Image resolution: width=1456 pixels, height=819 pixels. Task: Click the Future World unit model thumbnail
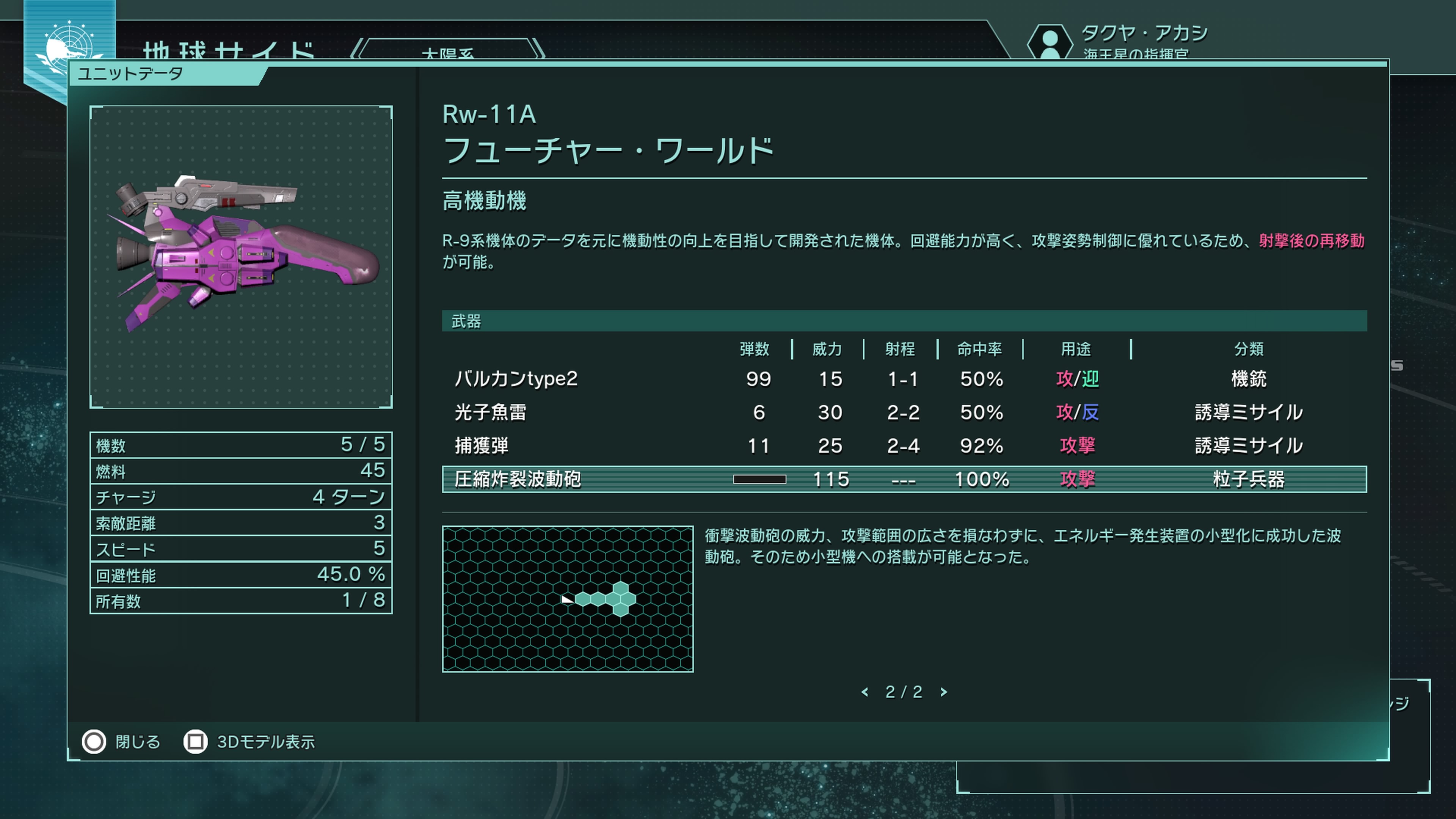241,257
